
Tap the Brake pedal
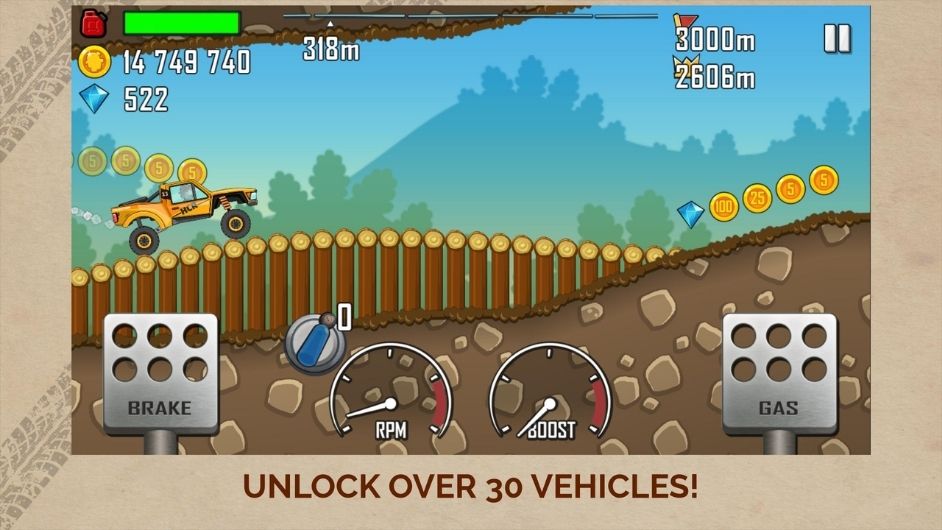[x=160, y=372]
